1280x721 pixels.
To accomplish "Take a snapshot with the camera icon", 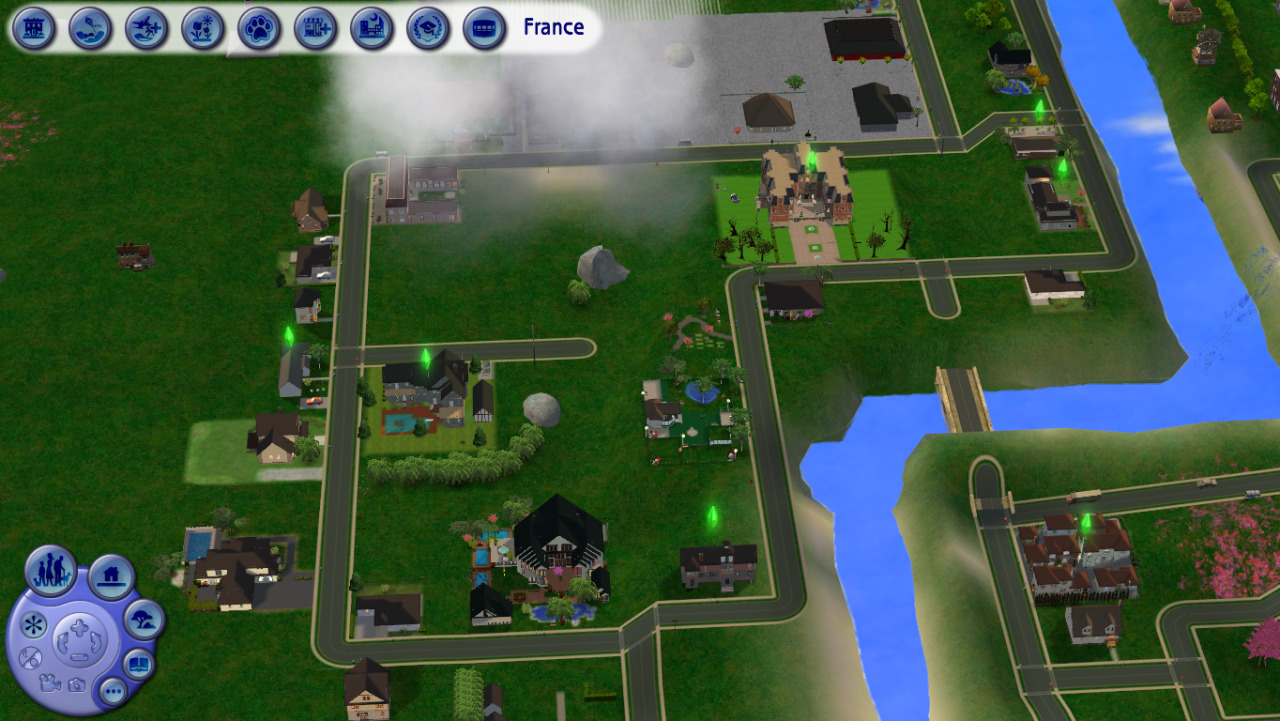I will coord(76,684).
